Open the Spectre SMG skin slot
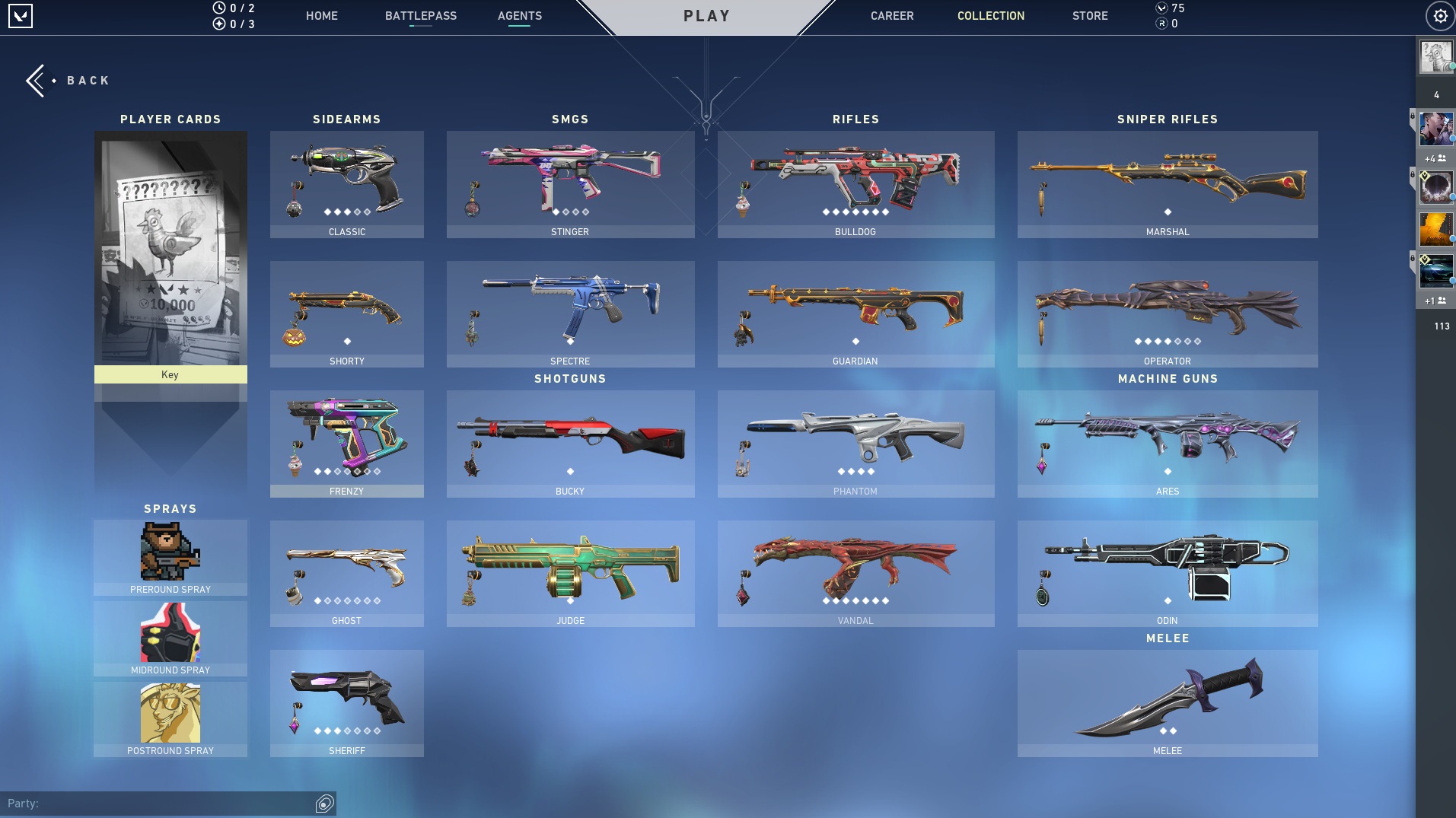1456x818 pixels. (x=570, y=314)
